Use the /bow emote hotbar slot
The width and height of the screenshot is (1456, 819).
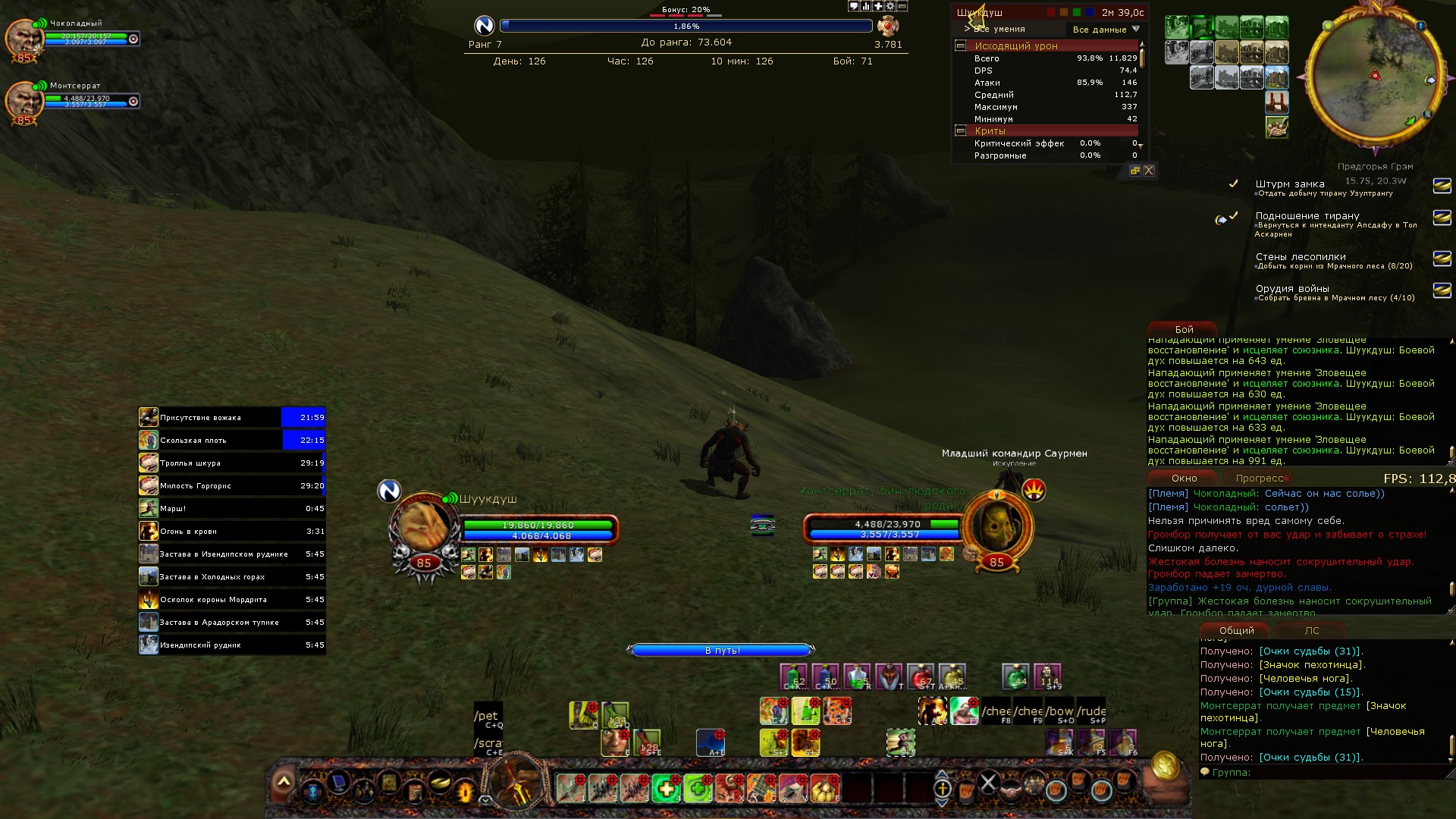click(x=1059, y=712)
